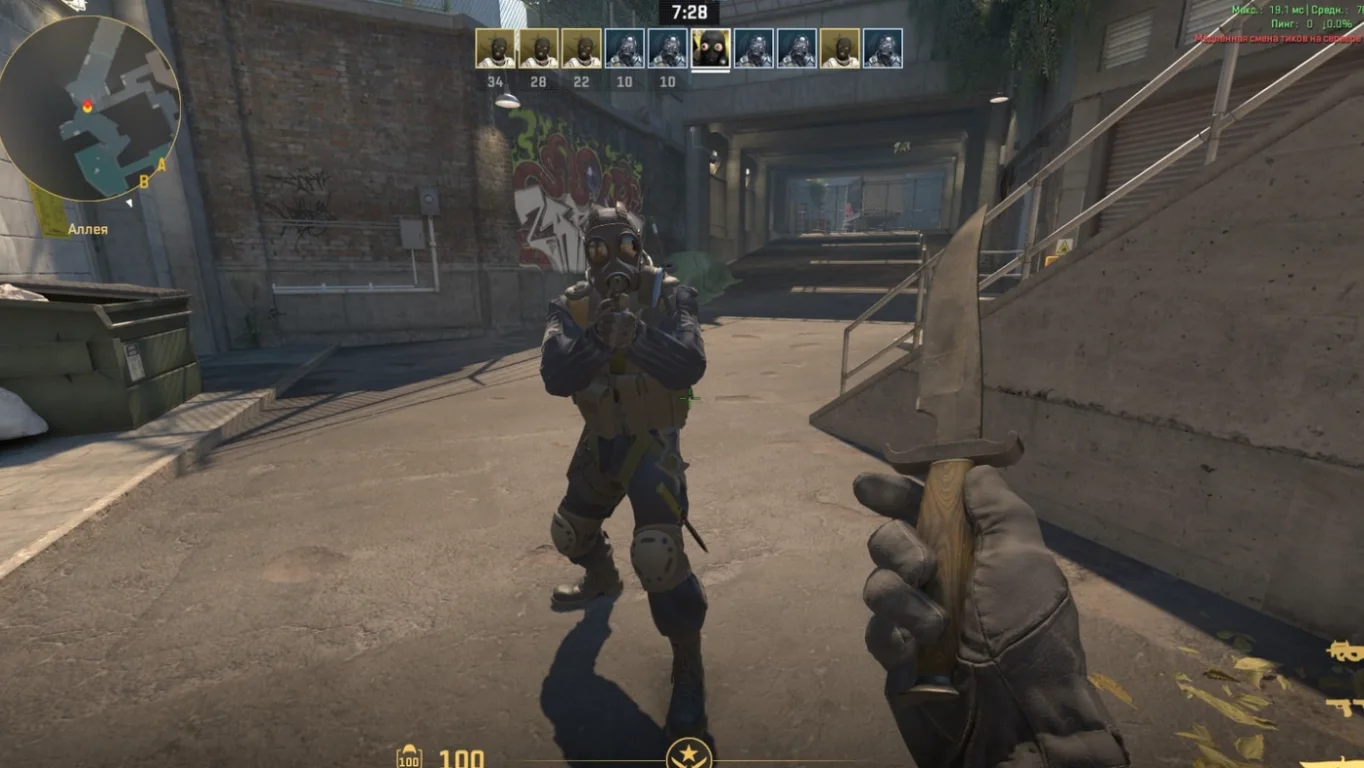The width and height of the screenshot is (1364, 768).
Task: Click the star team emblem badge
Action: (x=689, y=752)
